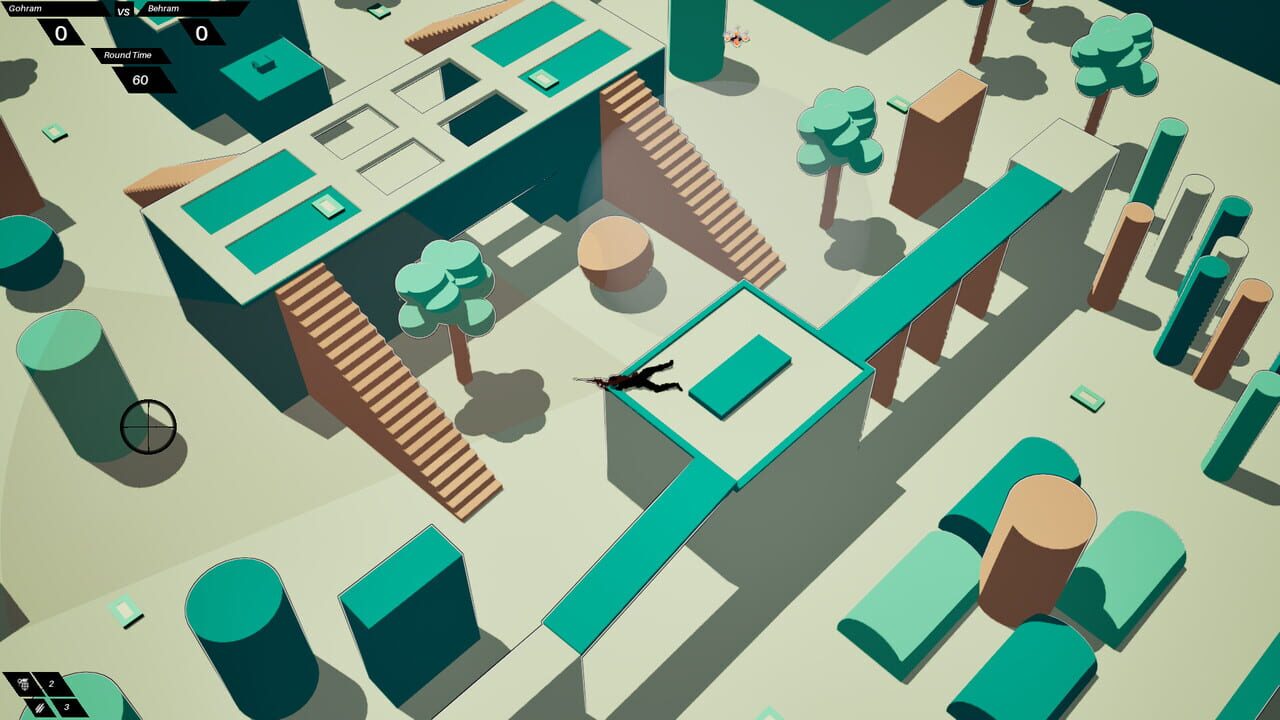Click the crosshair reticle icon
Viewport: 1280px width, 720px height.
tap(150, 425)
